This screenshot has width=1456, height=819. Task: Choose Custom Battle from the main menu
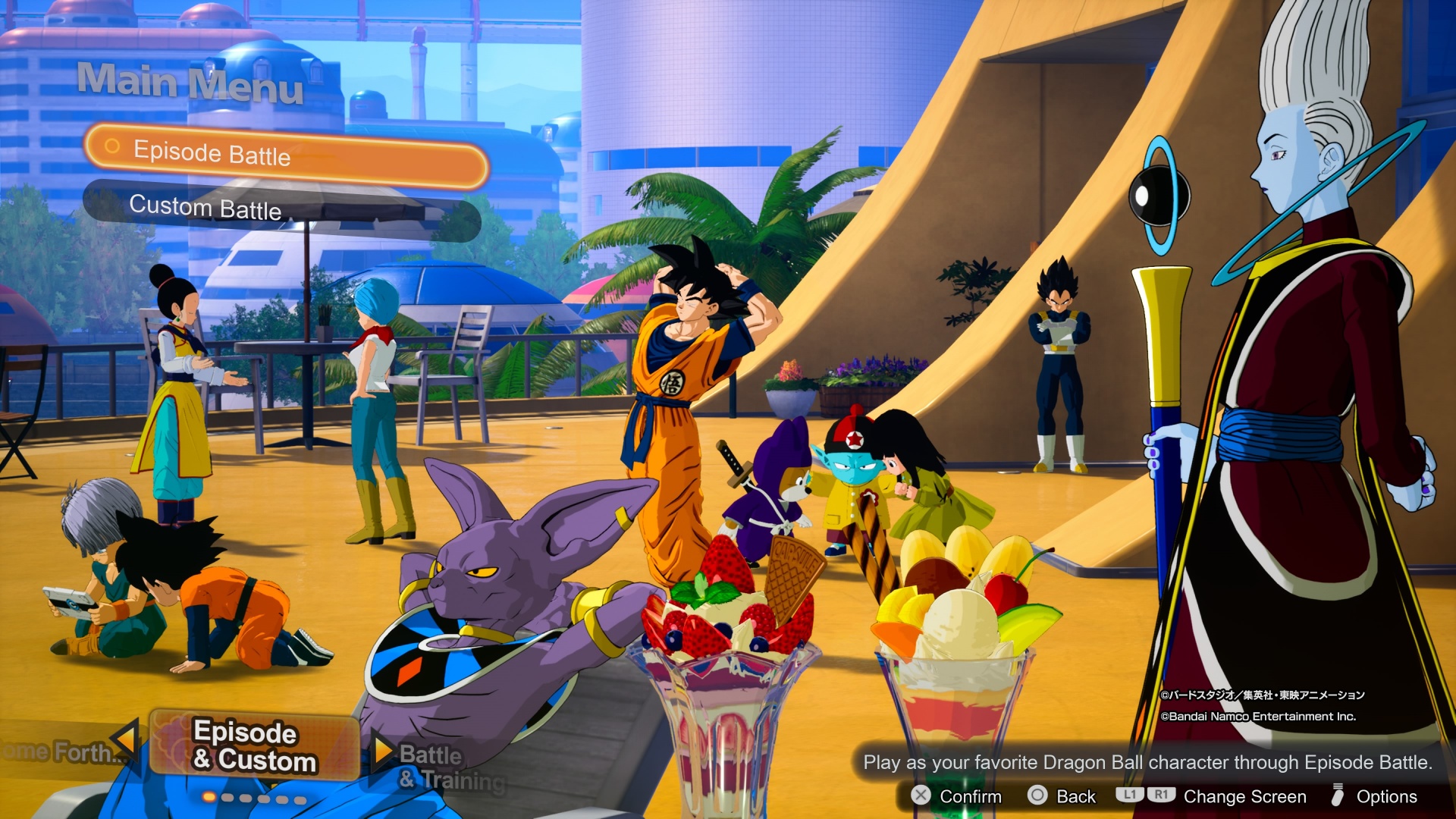281,209
